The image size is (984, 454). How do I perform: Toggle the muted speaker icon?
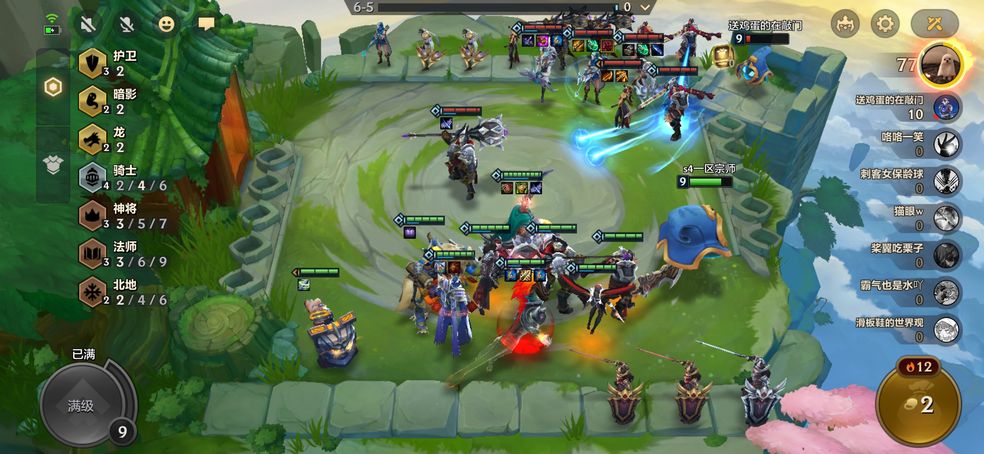pos(89,23)
